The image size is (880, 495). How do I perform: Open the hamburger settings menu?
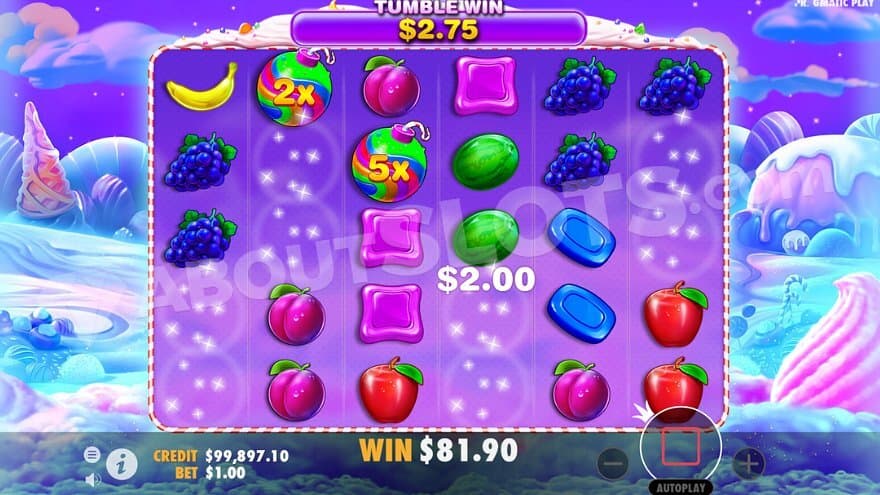[92, 454]
